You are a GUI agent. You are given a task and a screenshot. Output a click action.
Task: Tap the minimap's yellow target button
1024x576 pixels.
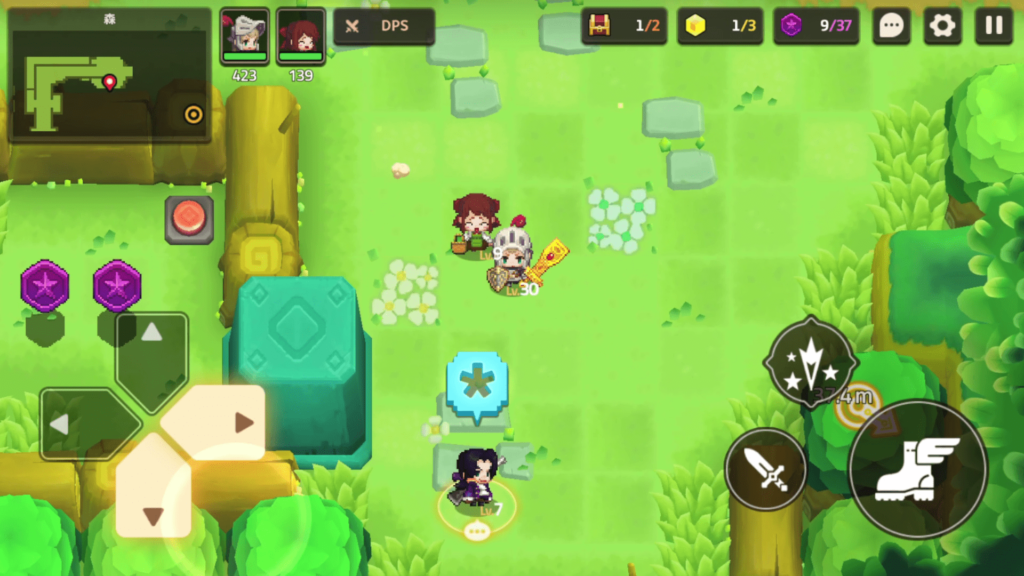[193, 114]
